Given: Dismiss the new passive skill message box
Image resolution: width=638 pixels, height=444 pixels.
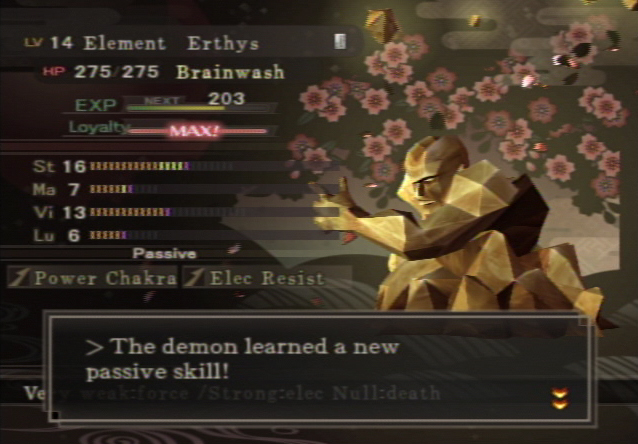Looking at the screenshot, I should click(x=318, y=367).
